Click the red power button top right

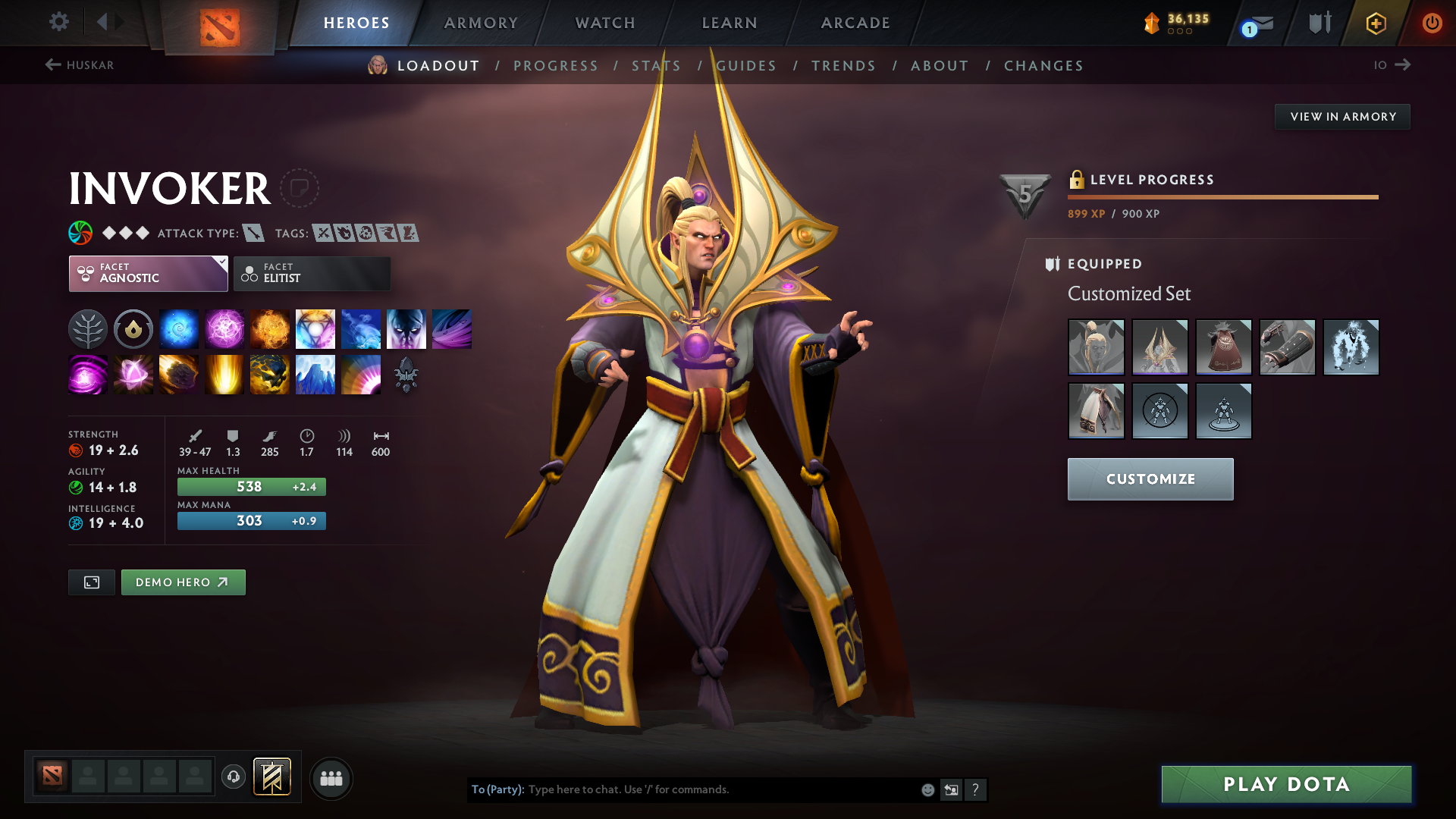click(1432, 23)
